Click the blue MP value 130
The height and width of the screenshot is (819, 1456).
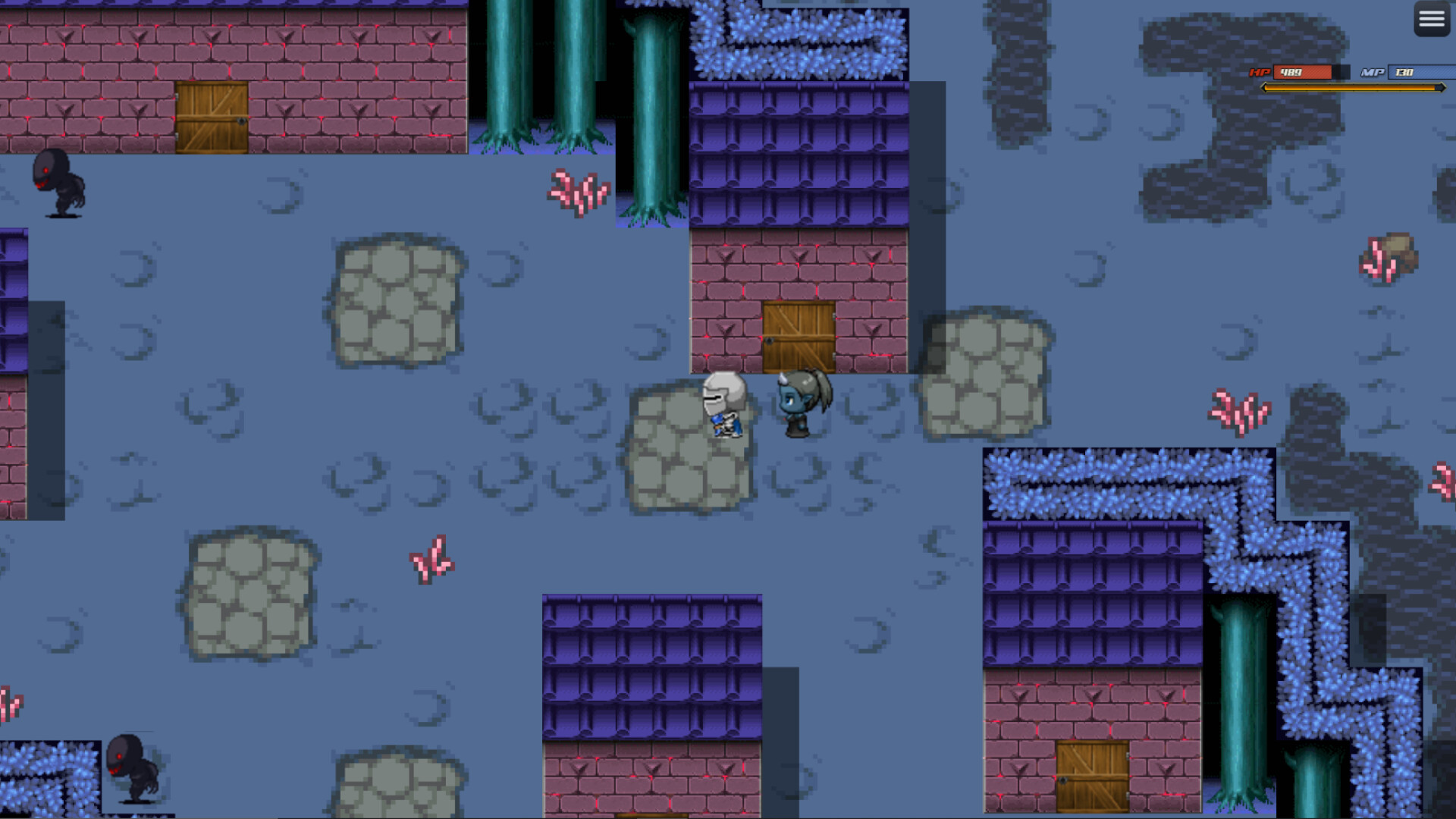1405,74
